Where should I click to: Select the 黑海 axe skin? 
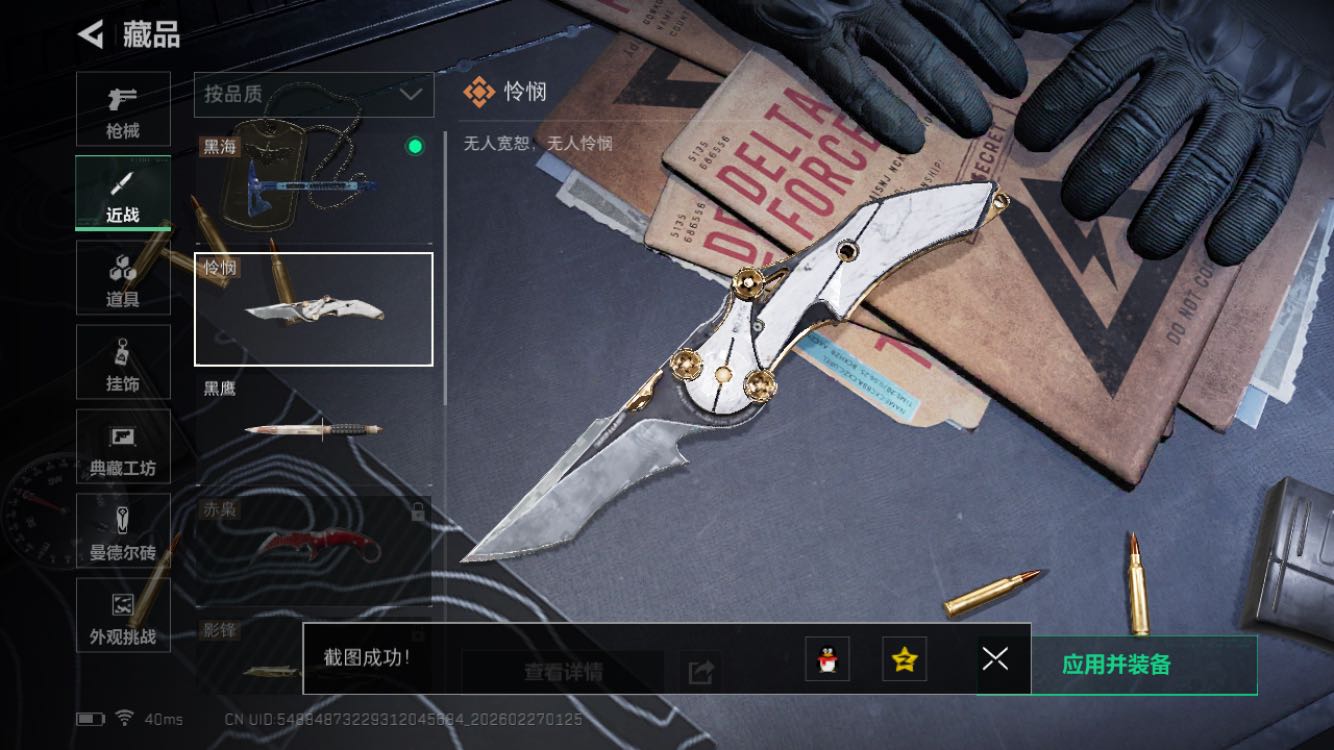click(313, 186)
